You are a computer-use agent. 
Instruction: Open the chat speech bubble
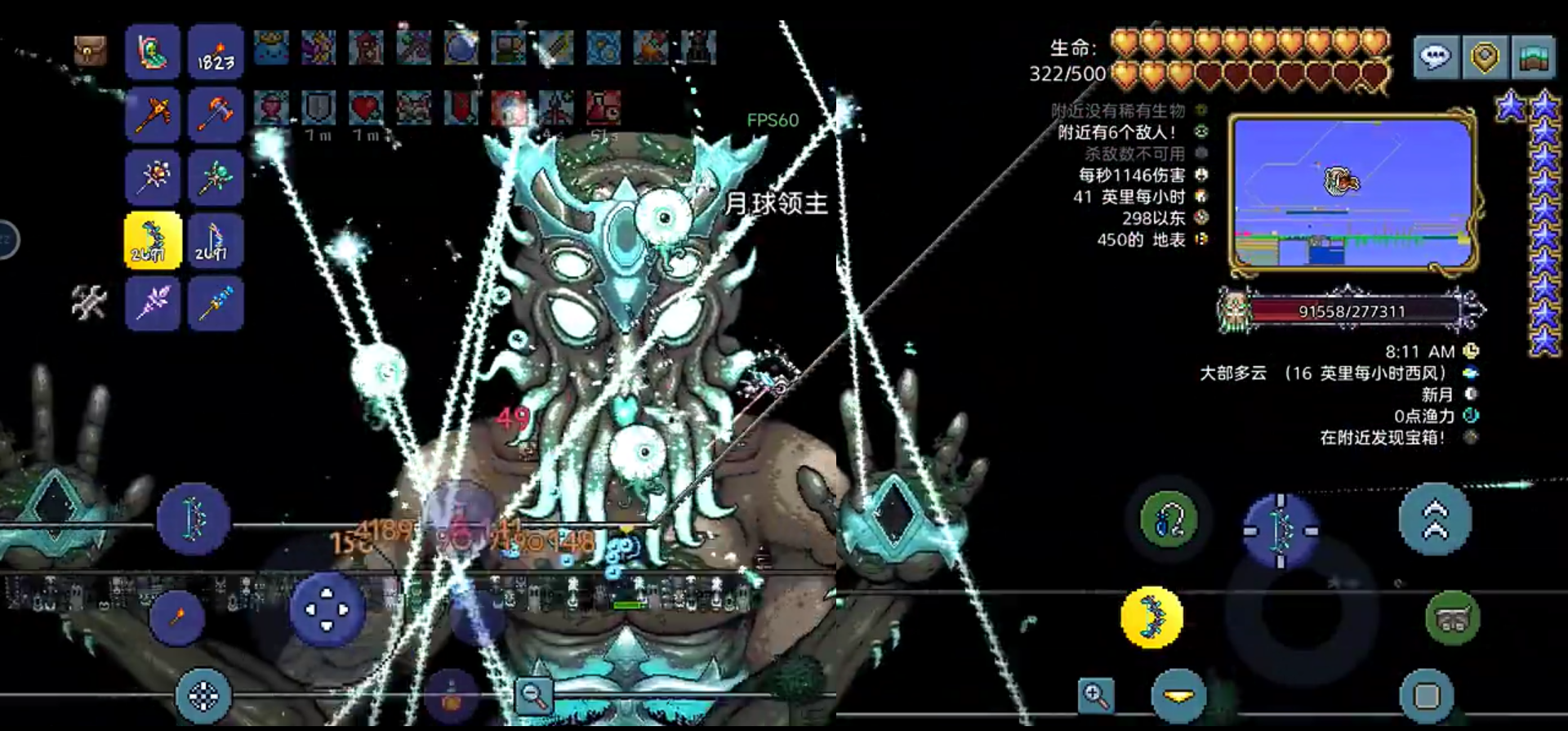tap(1436, 56)
